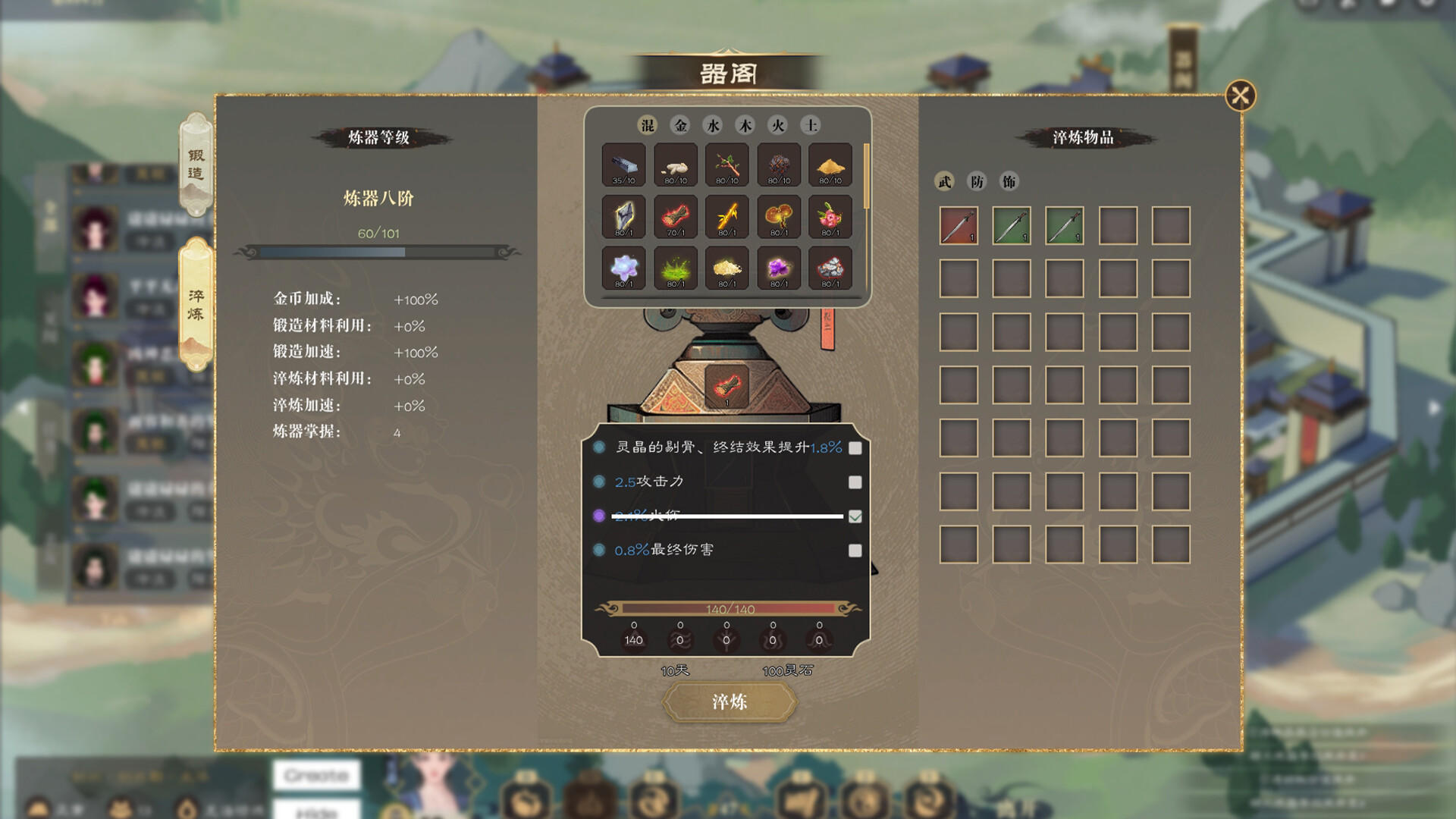Select the grey ore material
The image size is (1456, 819).
[830, 267]
